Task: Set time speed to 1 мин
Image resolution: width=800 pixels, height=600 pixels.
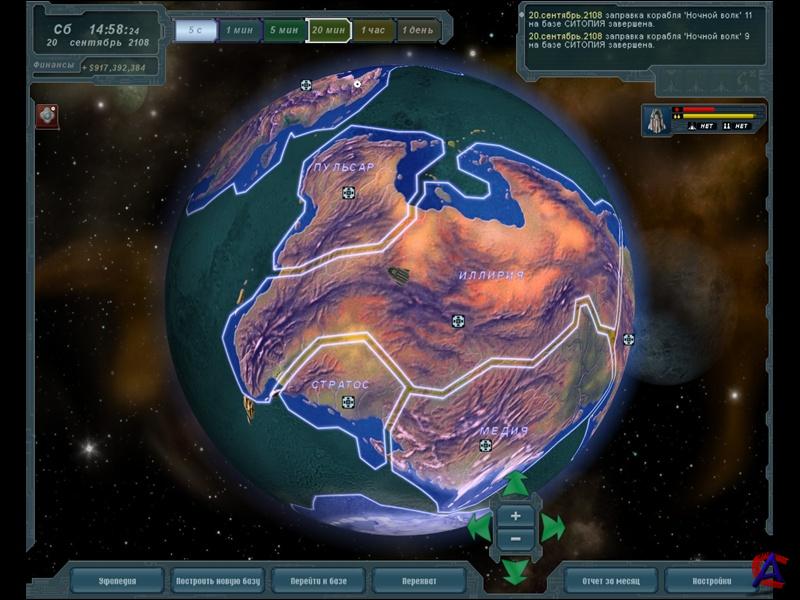Action: pos(240,31)
